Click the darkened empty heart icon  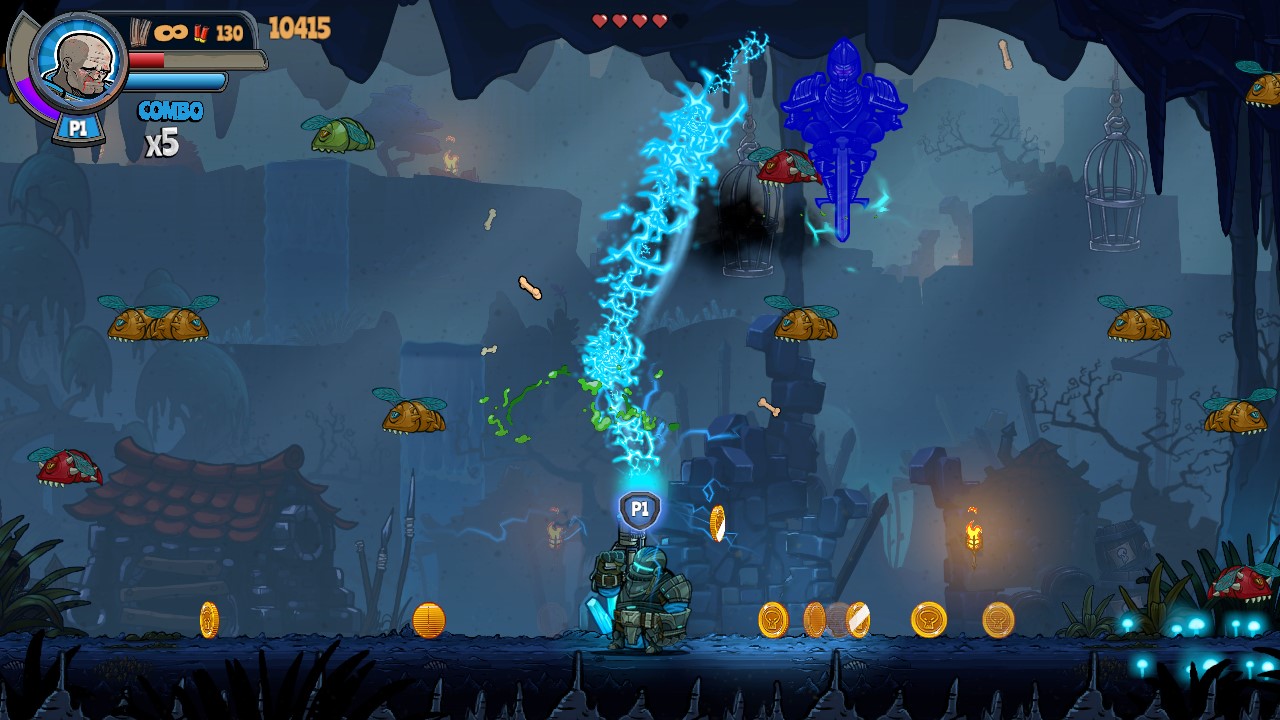point(680,21)
